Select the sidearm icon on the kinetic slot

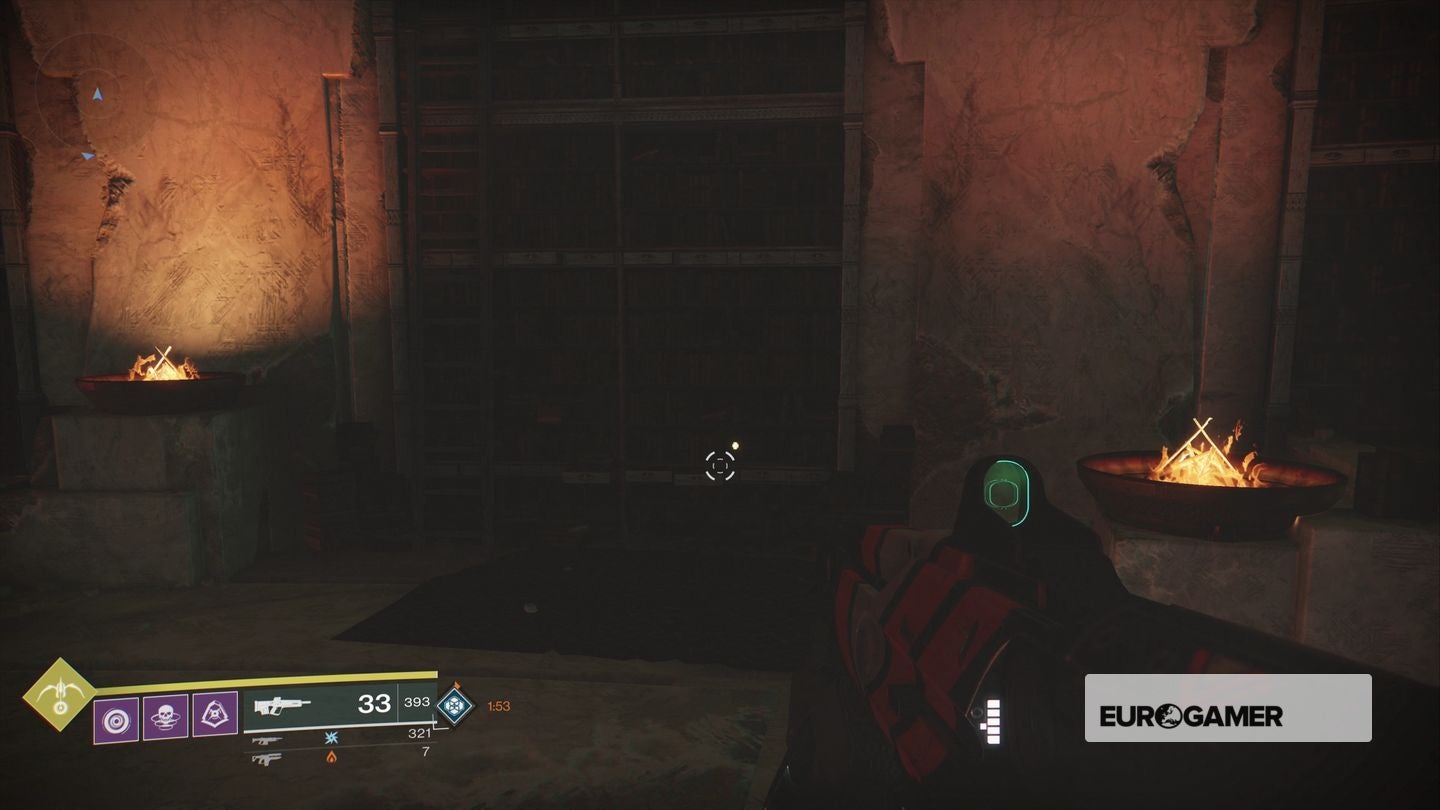pyautogui.click(x=266, y=740)
